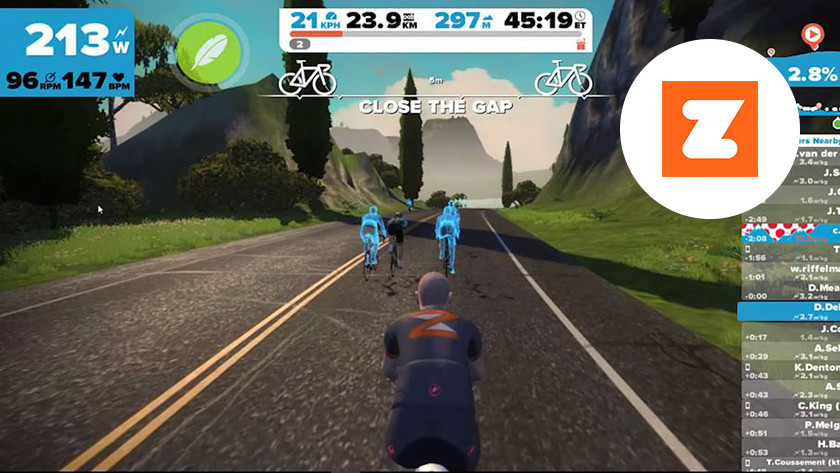This screenshot has height=473, width=840.
Task: Click the orange Zwift logo overlay
Action: coord(710,129)
